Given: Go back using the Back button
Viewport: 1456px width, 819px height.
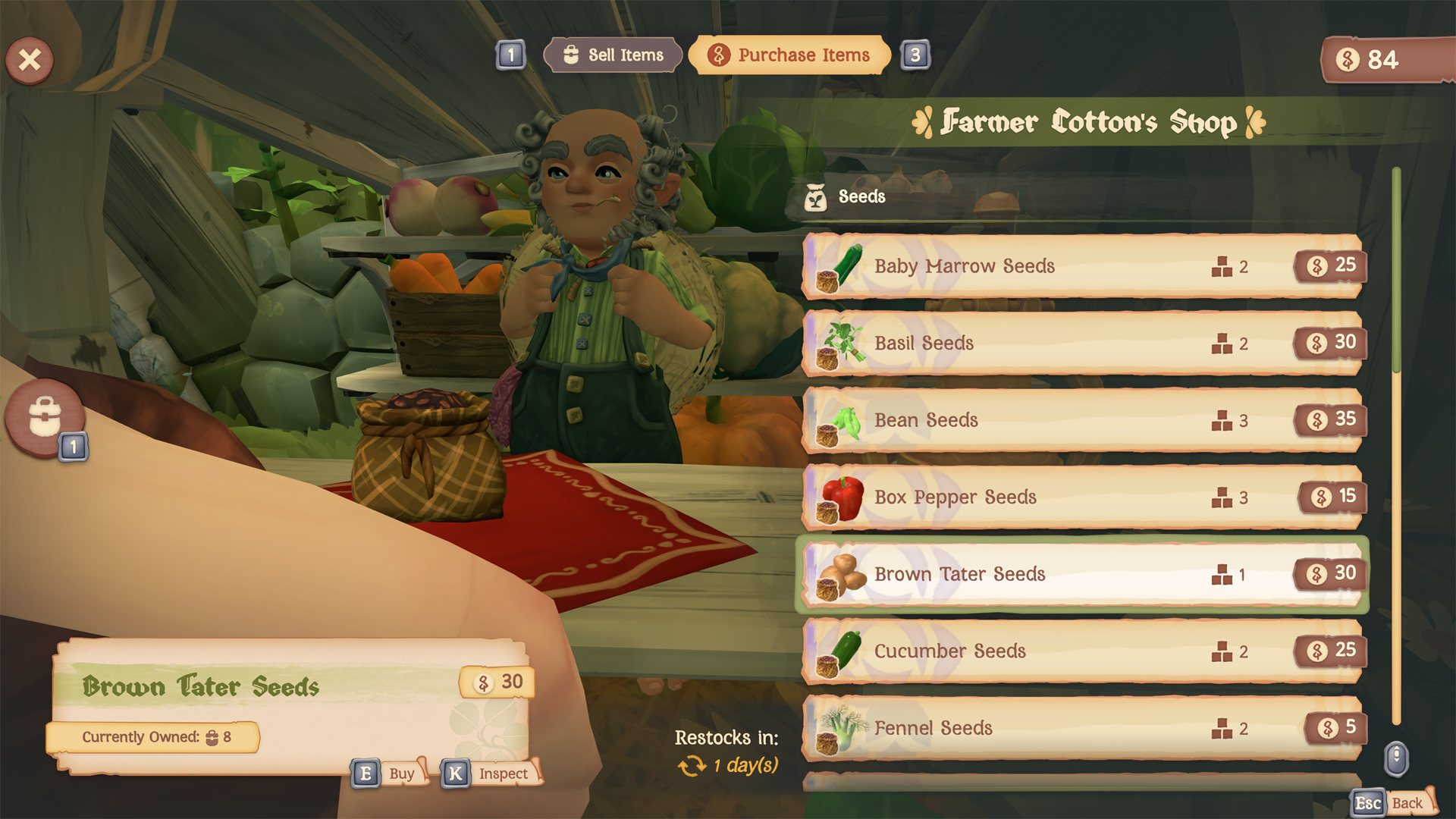Looking at the screenshot, I should pos(1394,803).
